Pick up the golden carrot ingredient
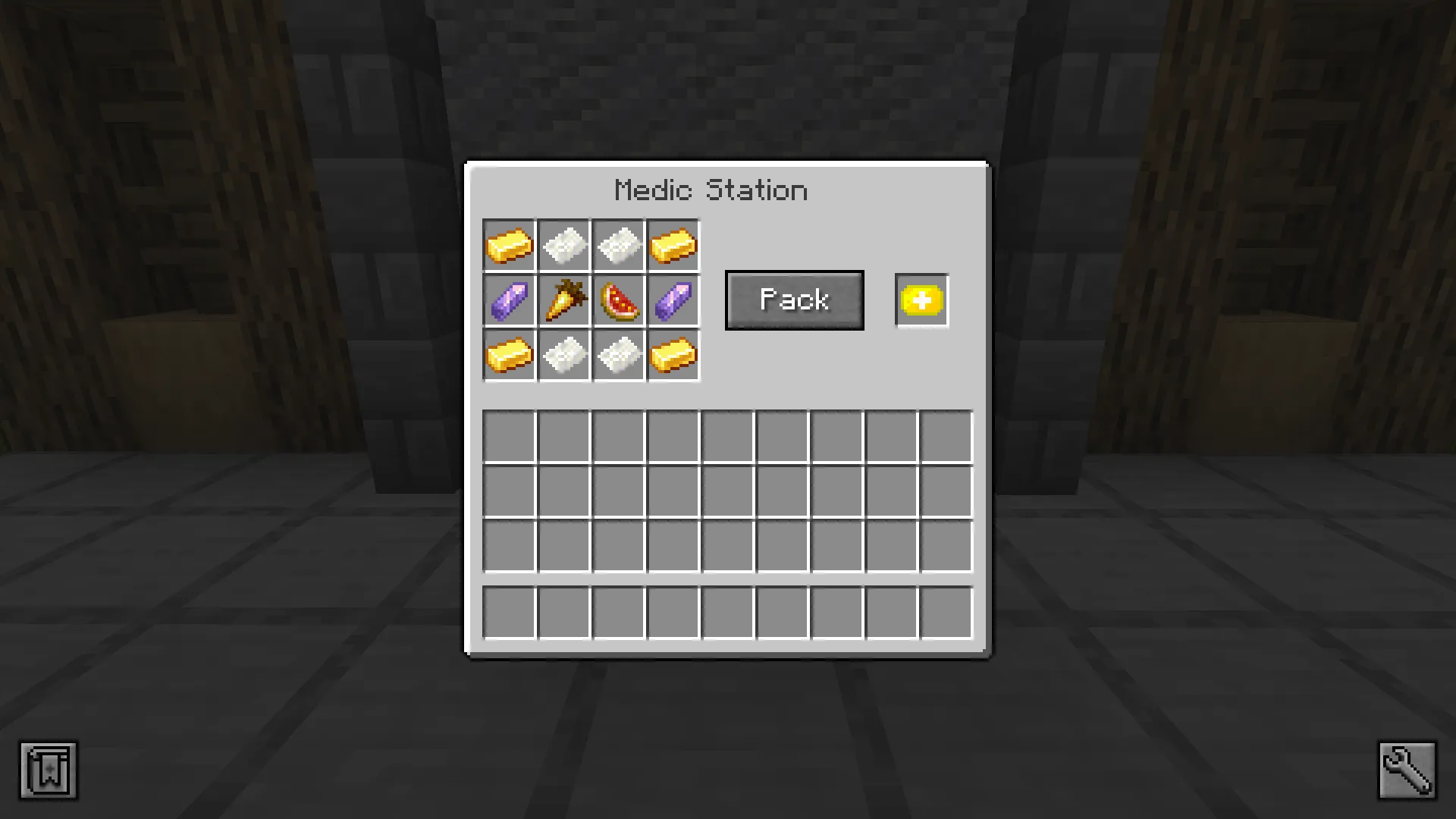 point(563,300)
